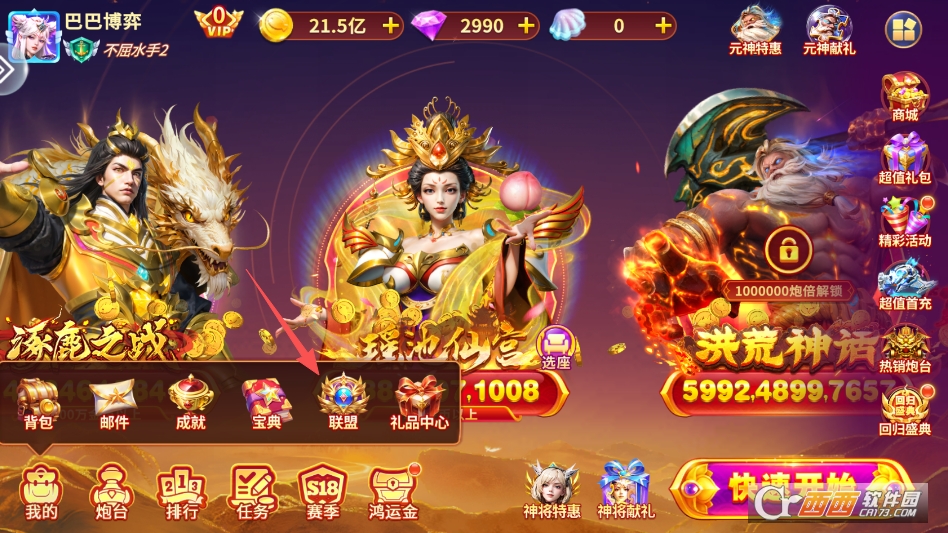Open the 鸿运金 treasure chest
The width and height of the screenshot is (948, 533).
click(393, 492)
